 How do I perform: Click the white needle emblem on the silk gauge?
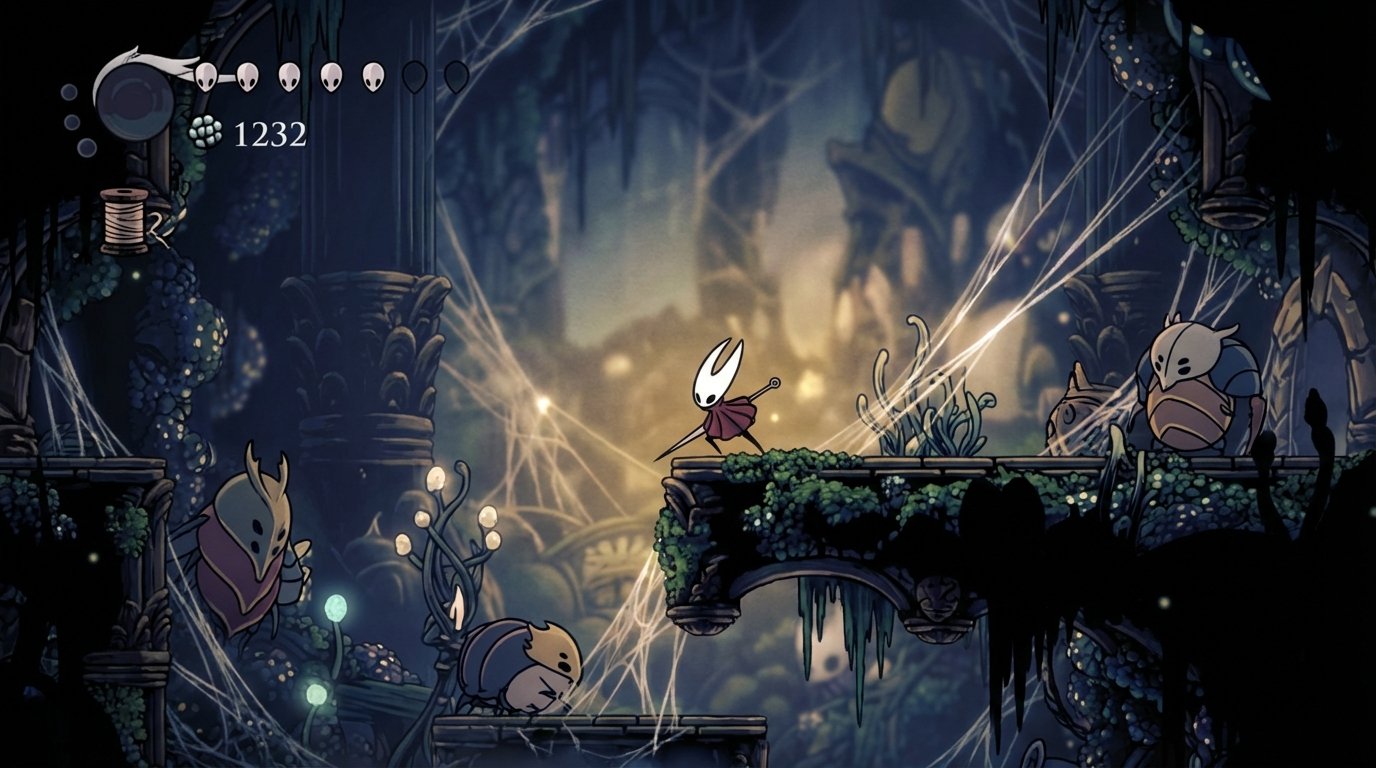[145, 57]
